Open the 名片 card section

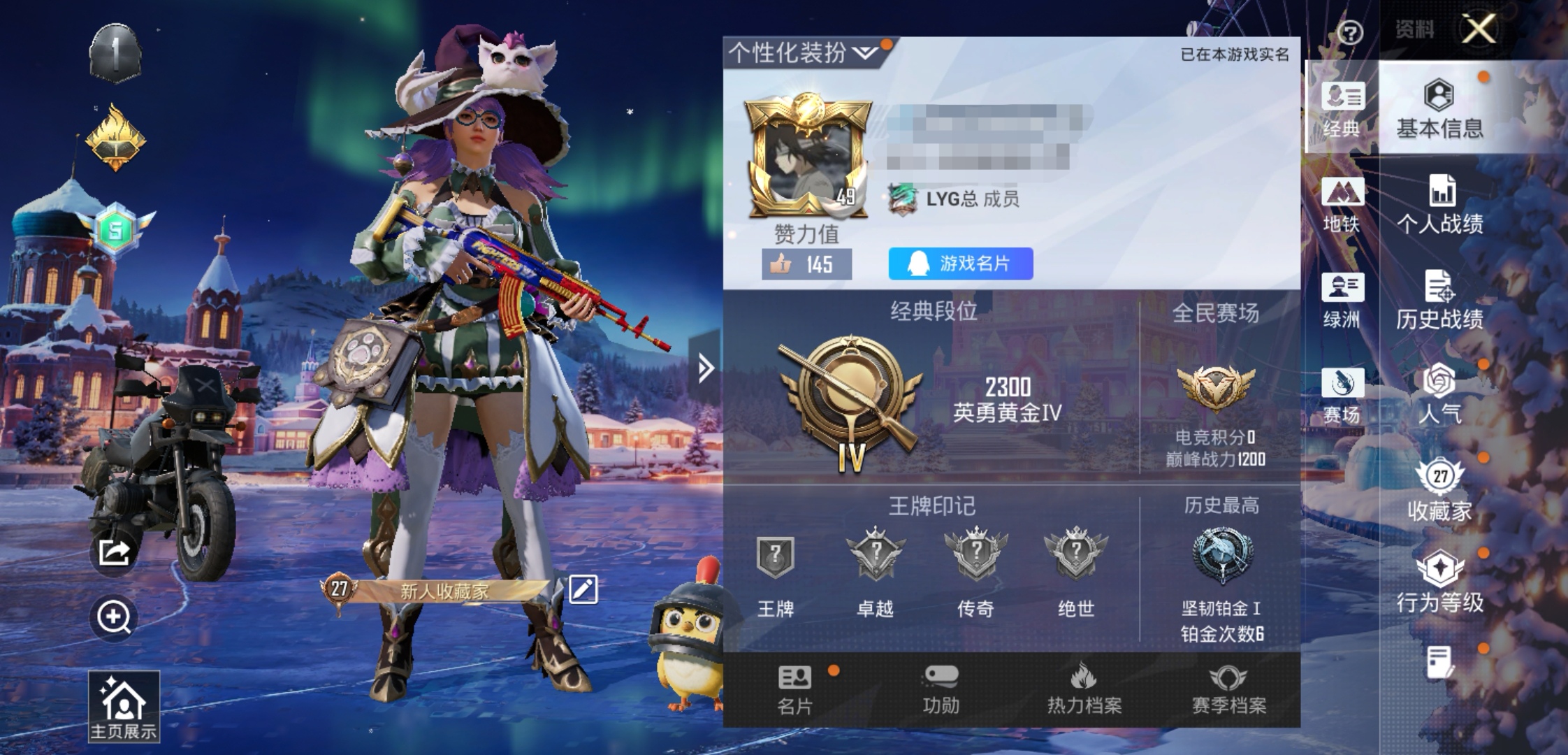(x=795, y=690)
